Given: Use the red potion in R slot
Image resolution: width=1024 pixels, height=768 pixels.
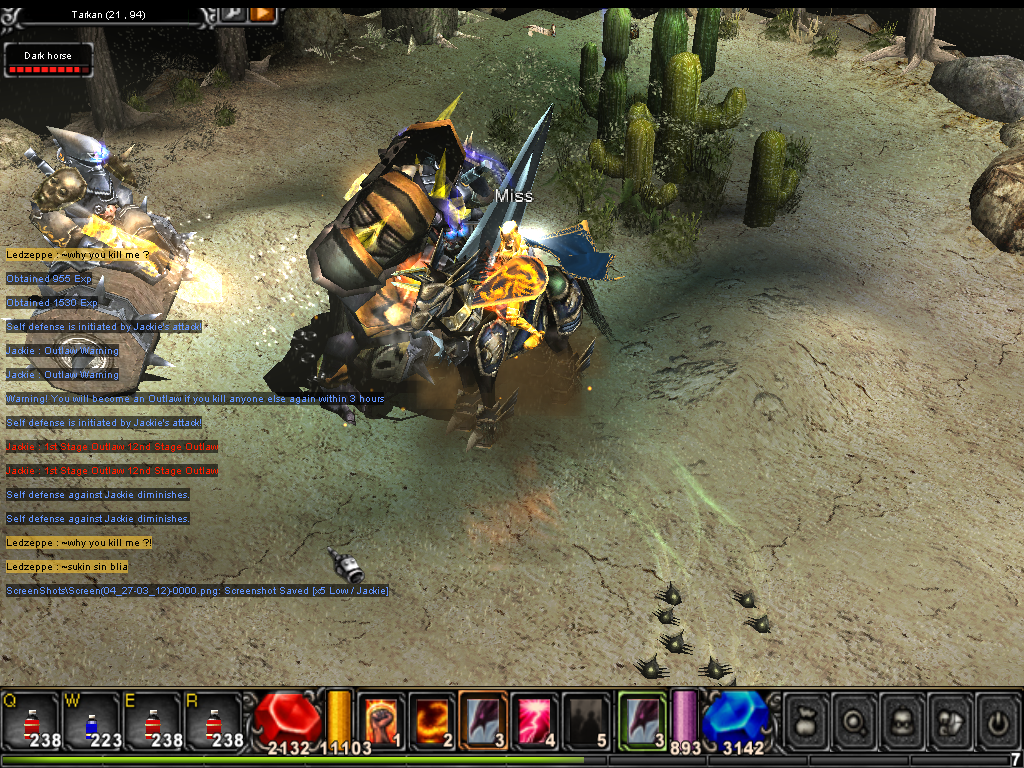Looking at the screenshot, I should pos(214,722).
